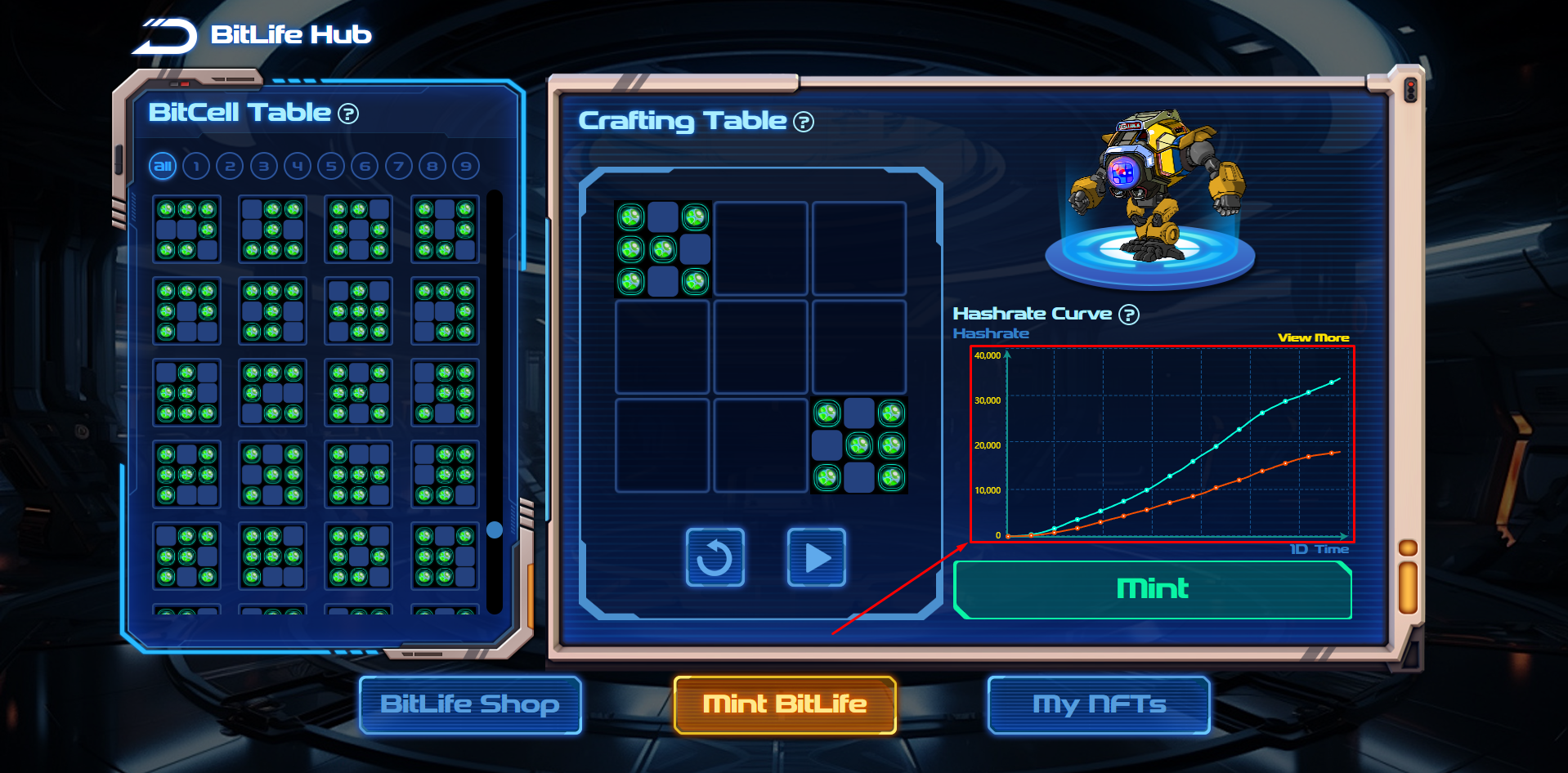The image size is (1568, 773).
Task: Show help for Hashrate Curve
Action: tap(1129, 315)
